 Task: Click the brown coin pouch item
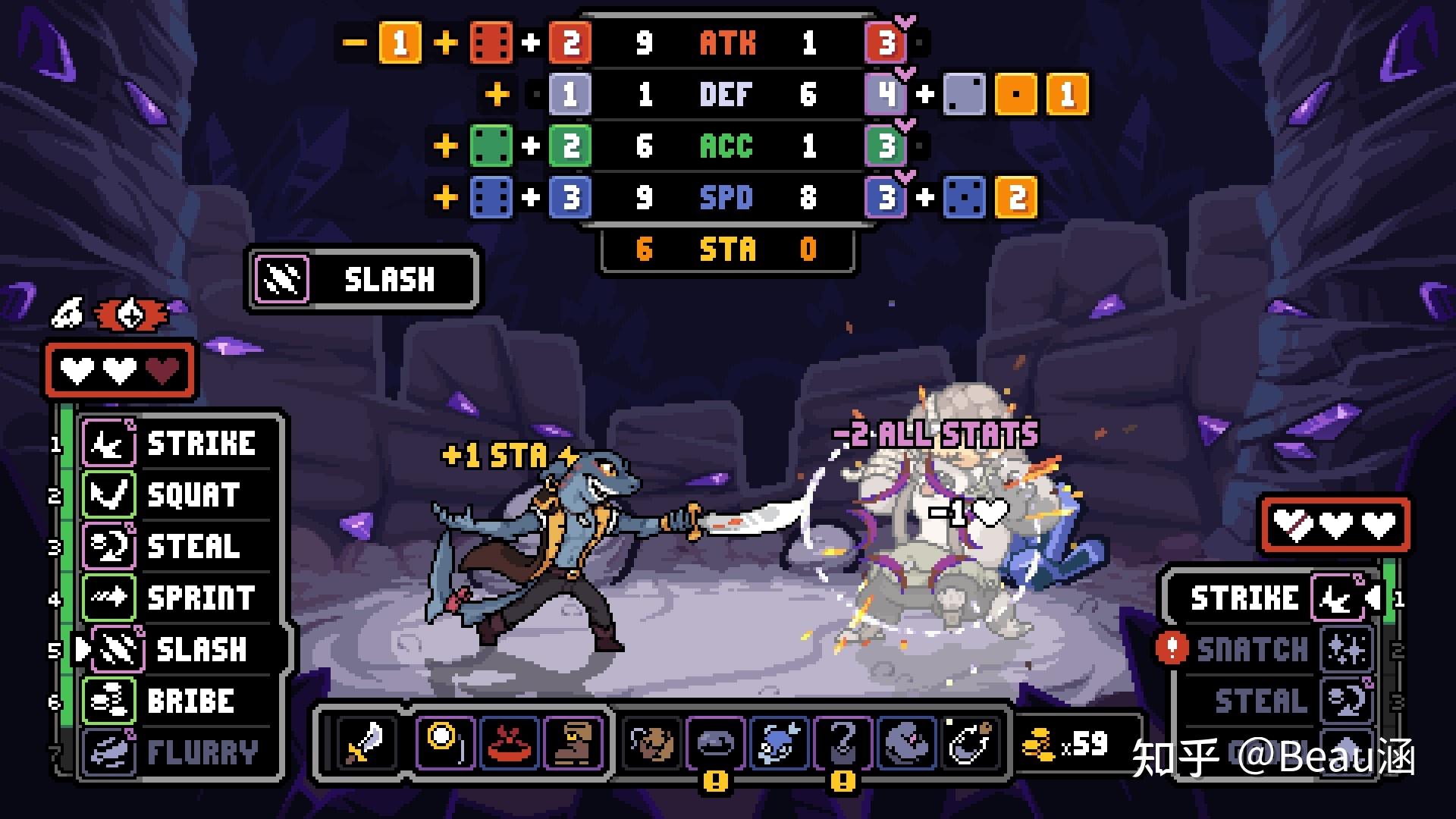coord(652,741)
